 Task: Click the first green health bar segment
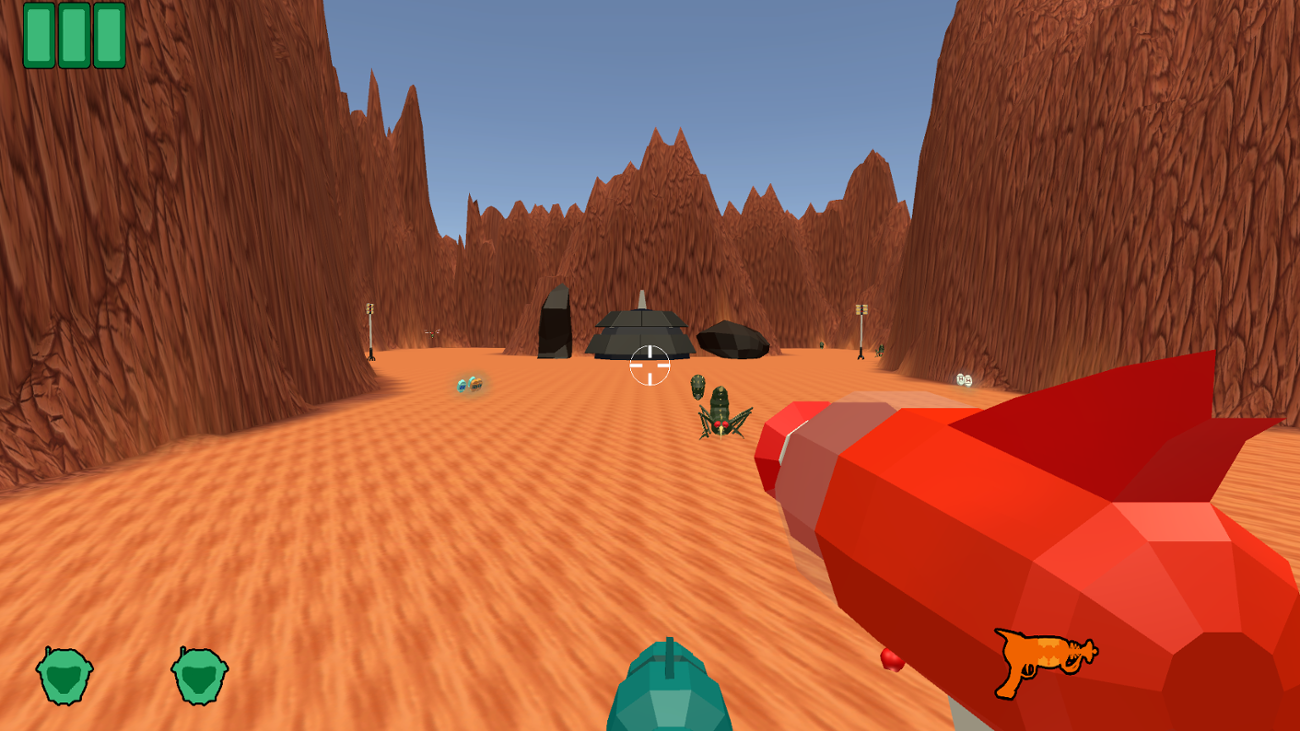click(41, 36)
